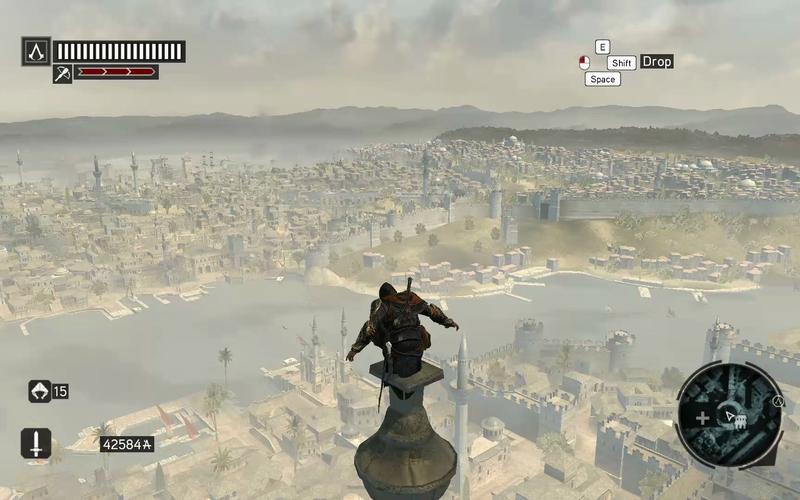Click the Assassin insignia icon
Image resolution: width=800 pixels, height=500 pixels.
pos(36,51)
